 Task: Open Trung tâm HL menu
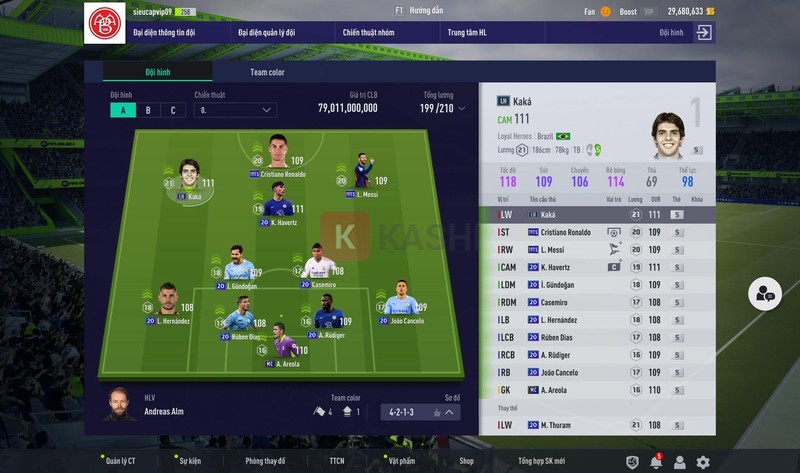(469, 33)
